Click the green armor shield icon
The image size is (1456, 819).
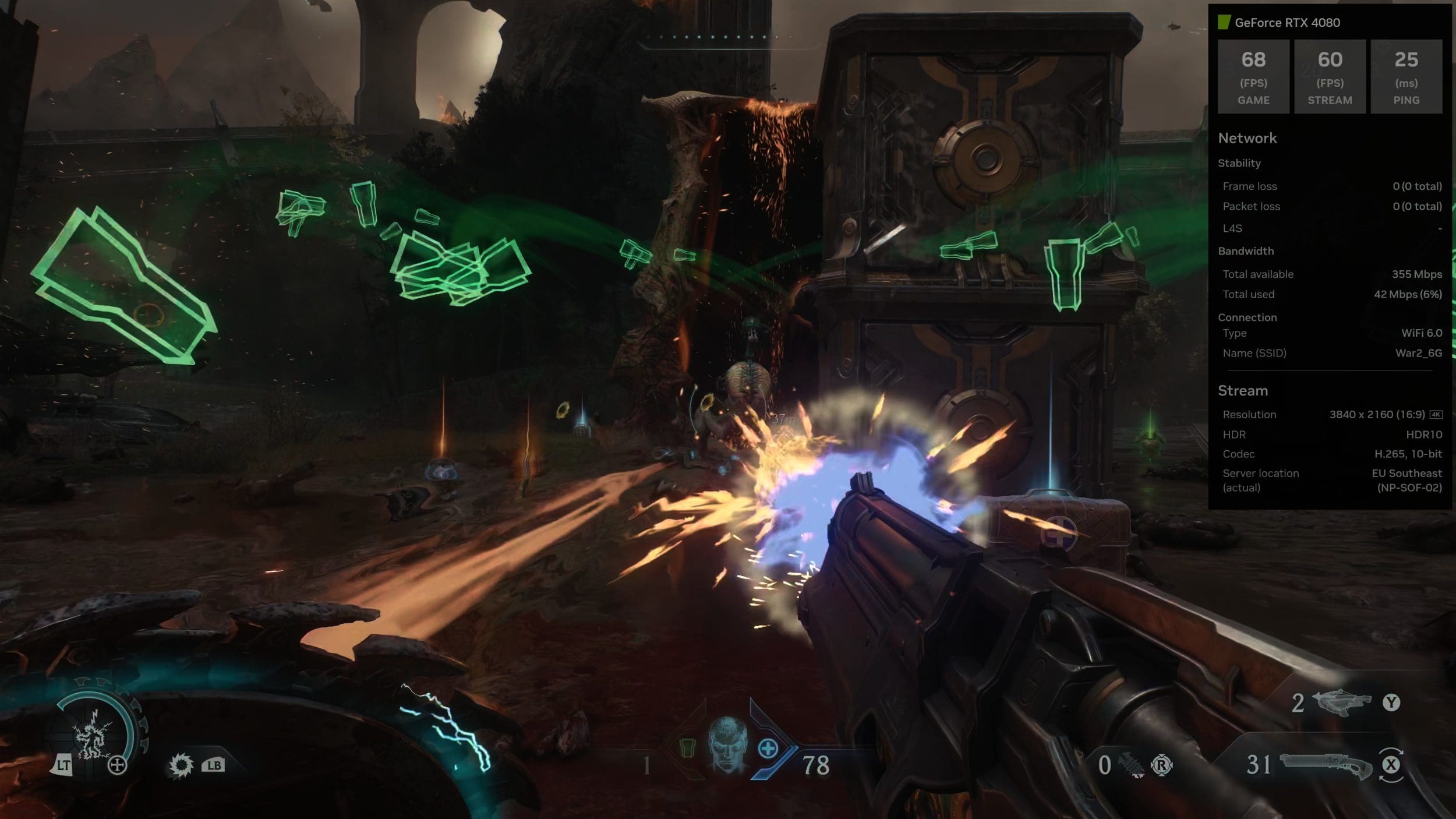click(687, 747)
